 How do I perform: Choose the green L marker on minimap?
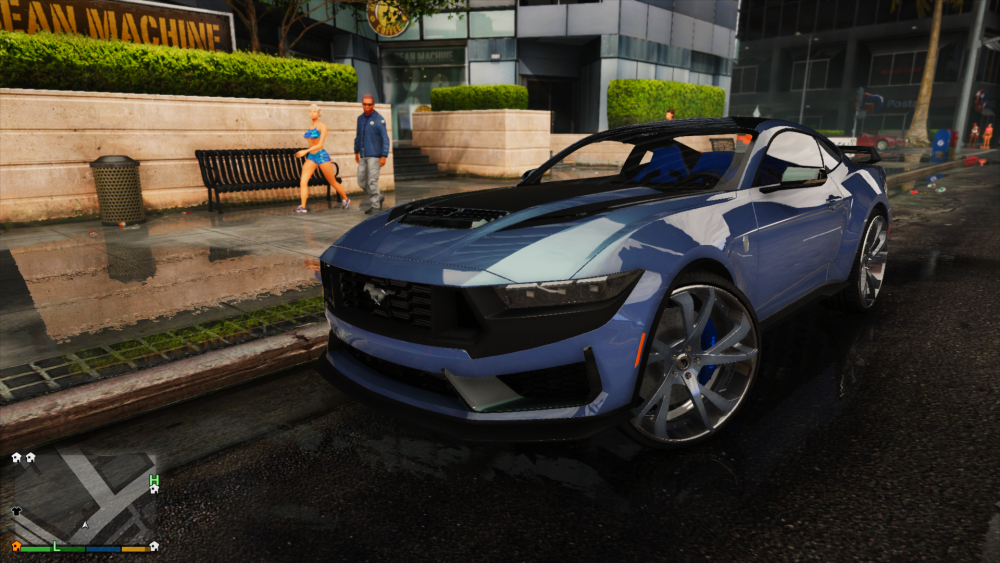coord(56,546)
